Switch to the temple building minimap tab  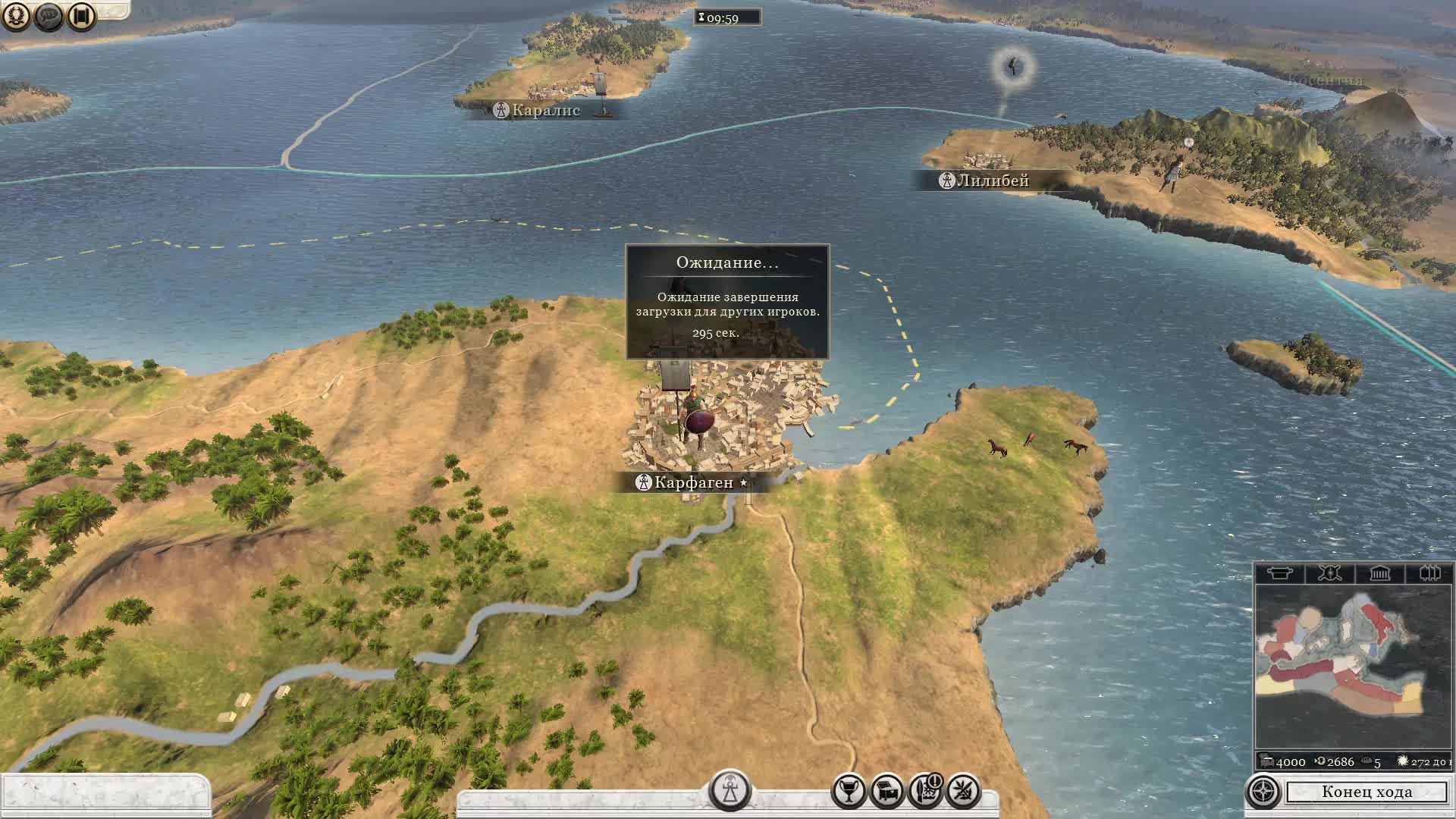coord(1379,573)
